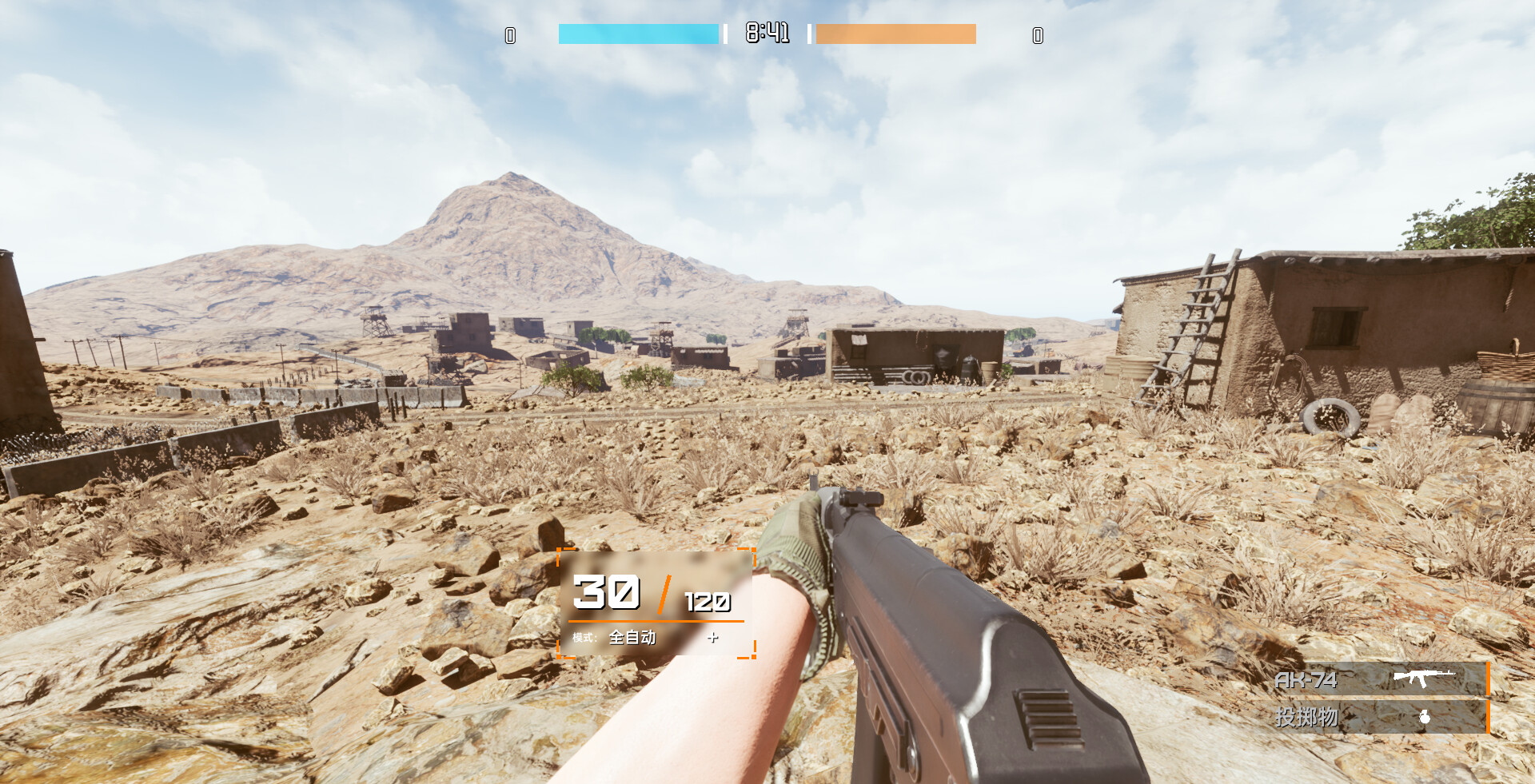Click the plus icon beside the fire mode
Screen dimensions: 1535x784
(712, 638)
